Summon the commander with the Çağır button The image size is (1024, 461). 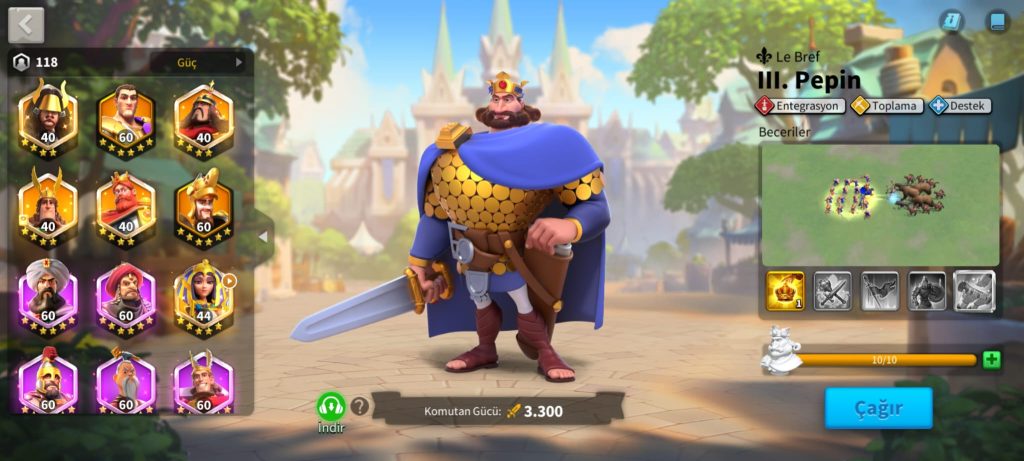tap(878, 408)
